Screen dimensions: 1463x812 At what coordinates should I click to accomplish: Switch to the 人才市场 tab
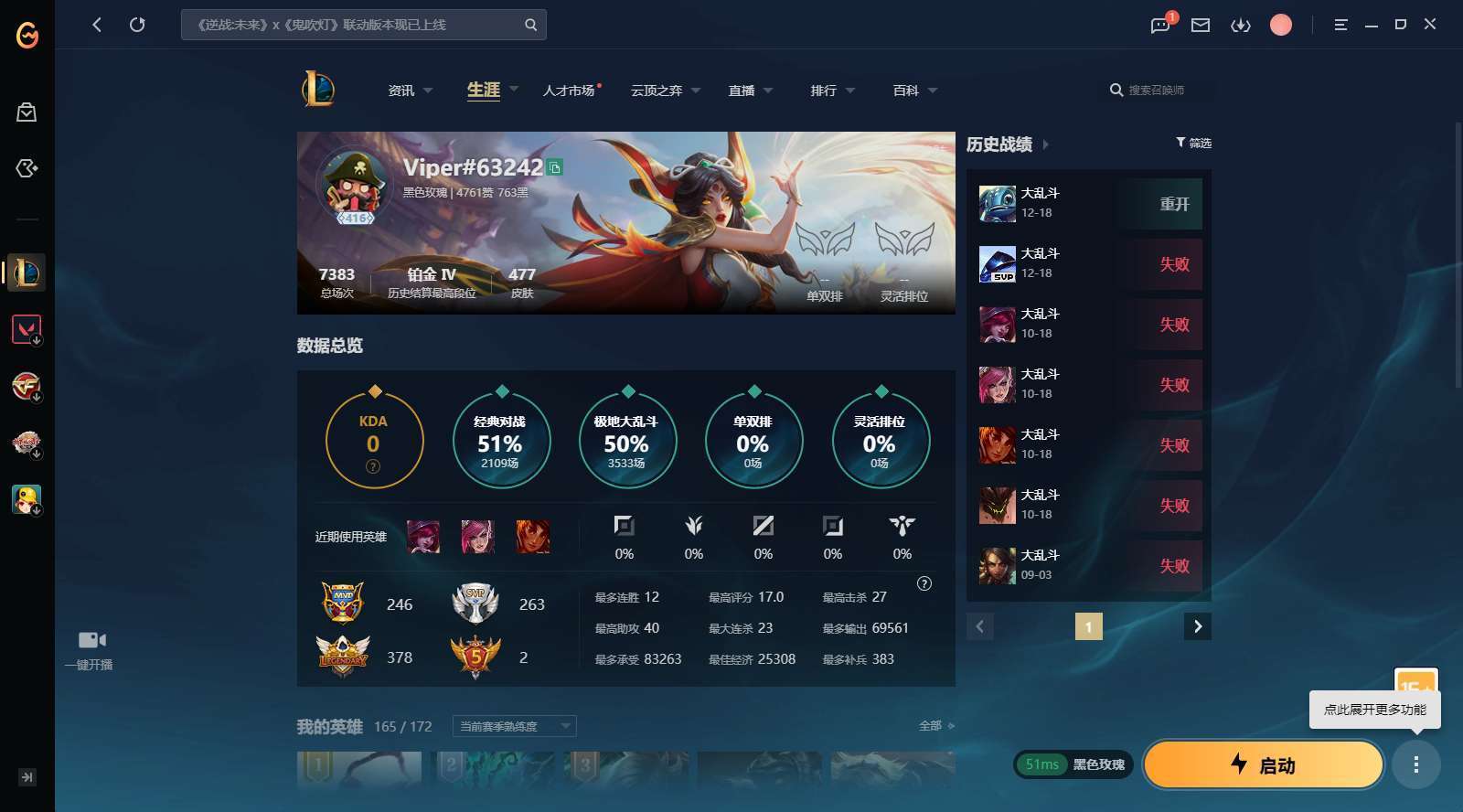[x=568, y=90]
